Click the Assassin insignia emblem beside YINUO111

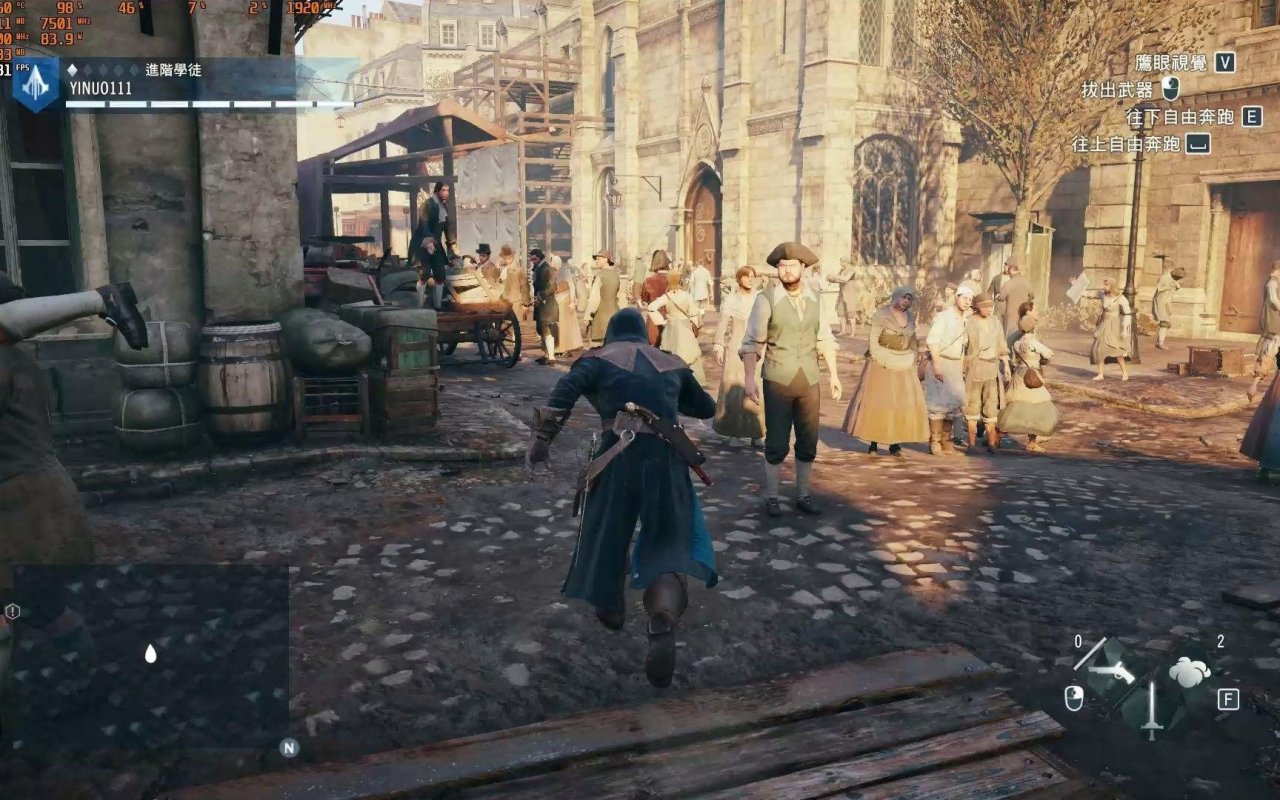(35, 84)
